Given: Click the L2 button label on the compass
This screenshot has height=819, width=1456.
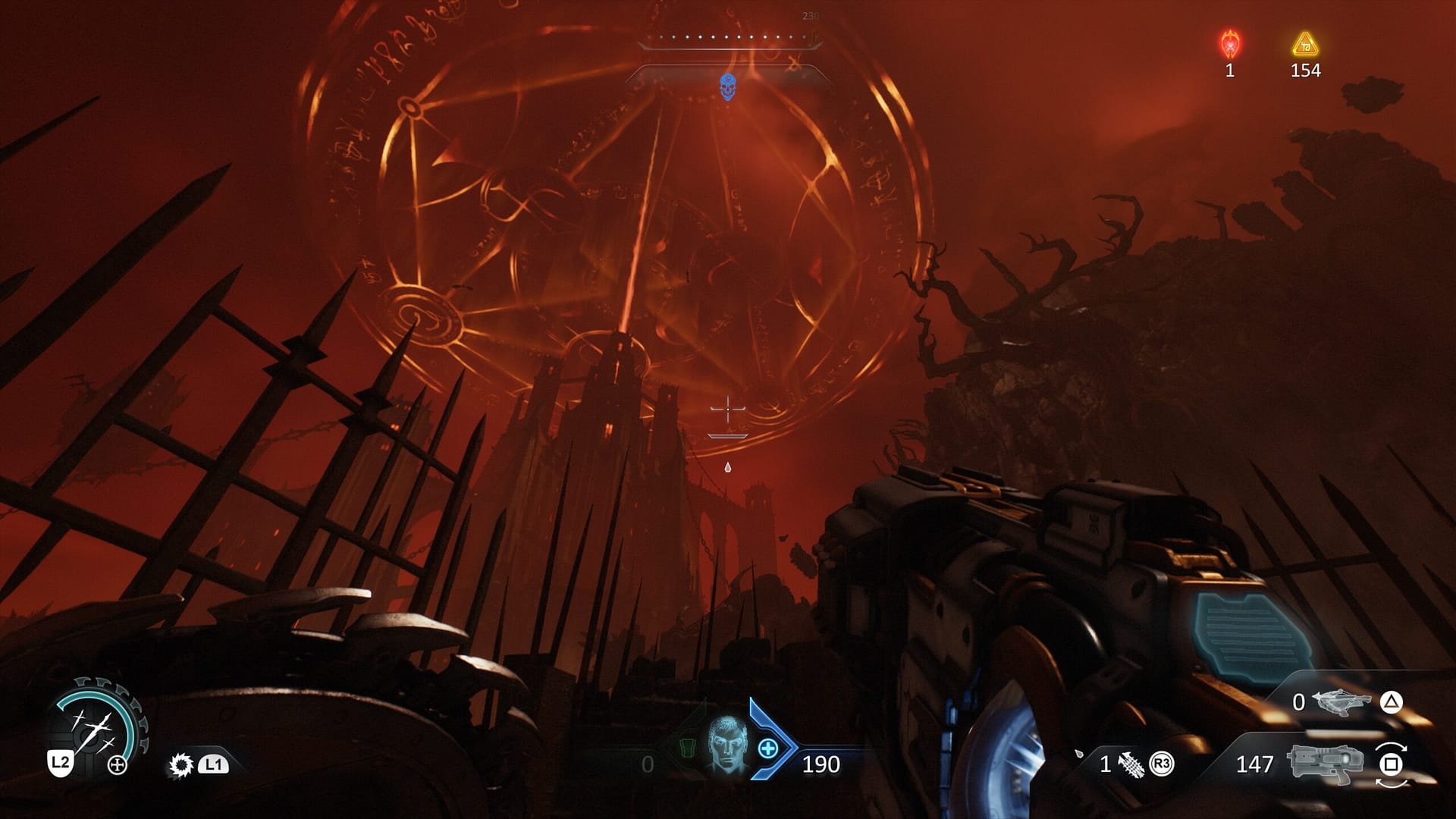Looking at the screenshot, I should pyautogui.click(x=61, y=763).
